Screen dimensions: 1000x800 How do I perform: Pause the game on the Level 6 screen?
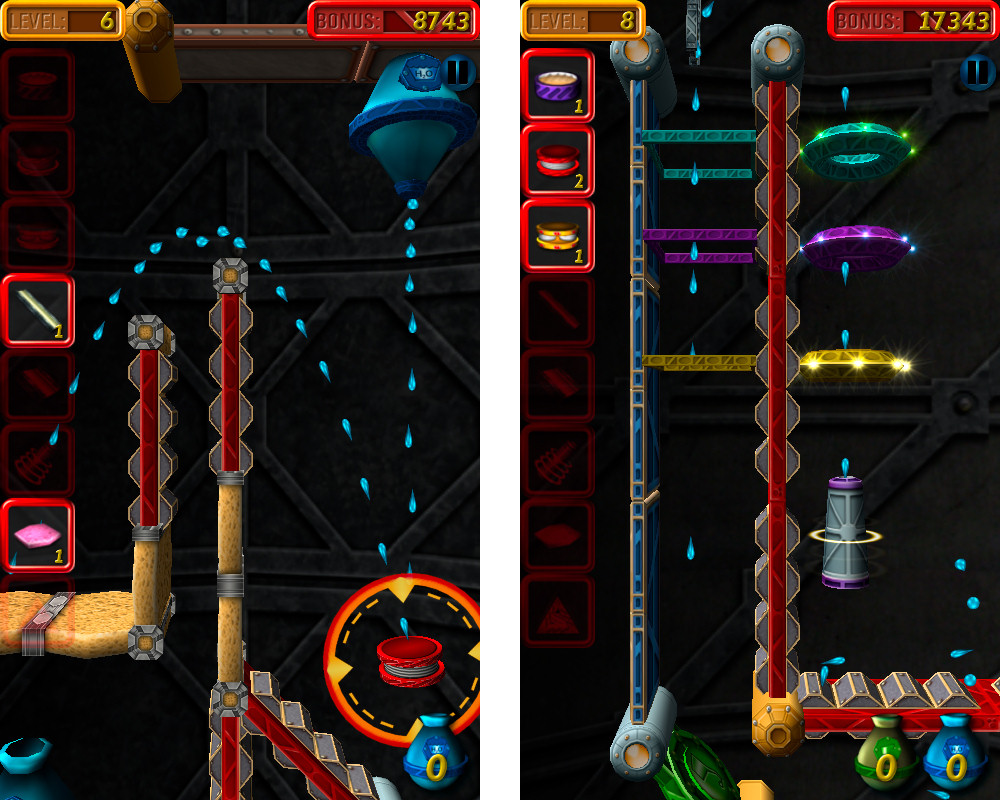coord(458,72)
